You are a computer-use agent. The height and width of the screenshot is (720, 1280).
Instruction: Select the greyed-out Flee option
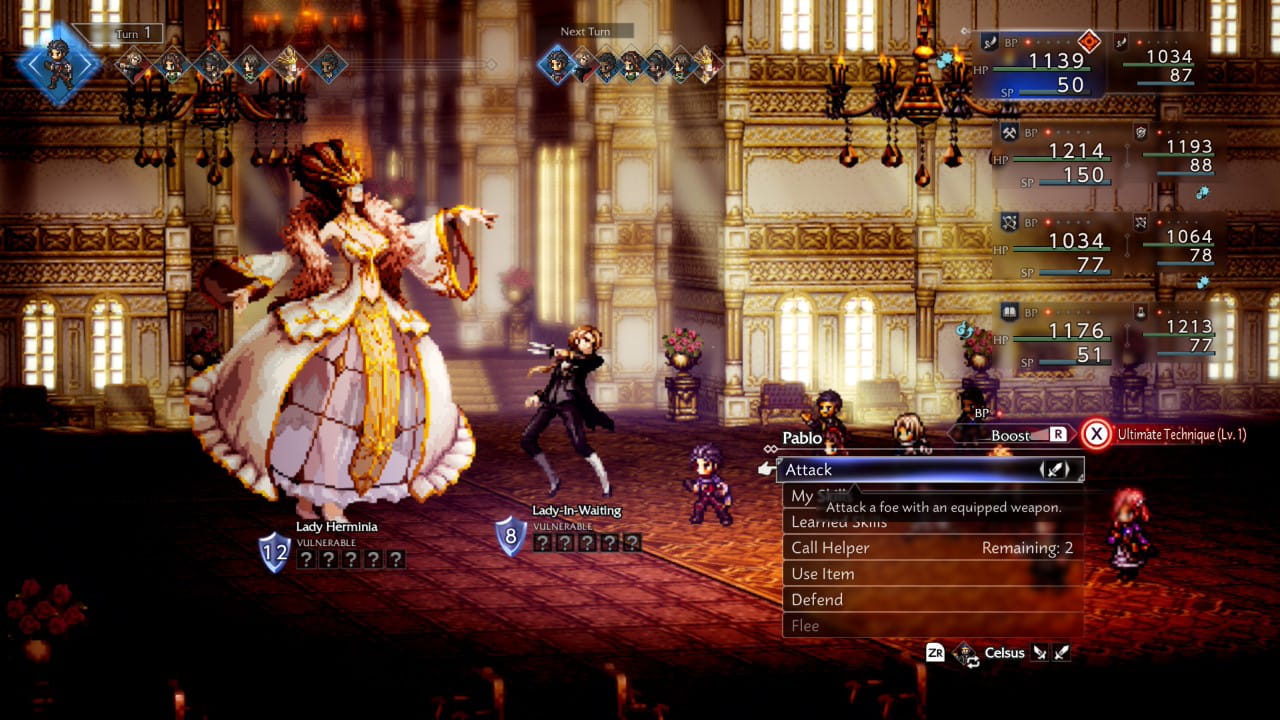click(x=930, y=626)
